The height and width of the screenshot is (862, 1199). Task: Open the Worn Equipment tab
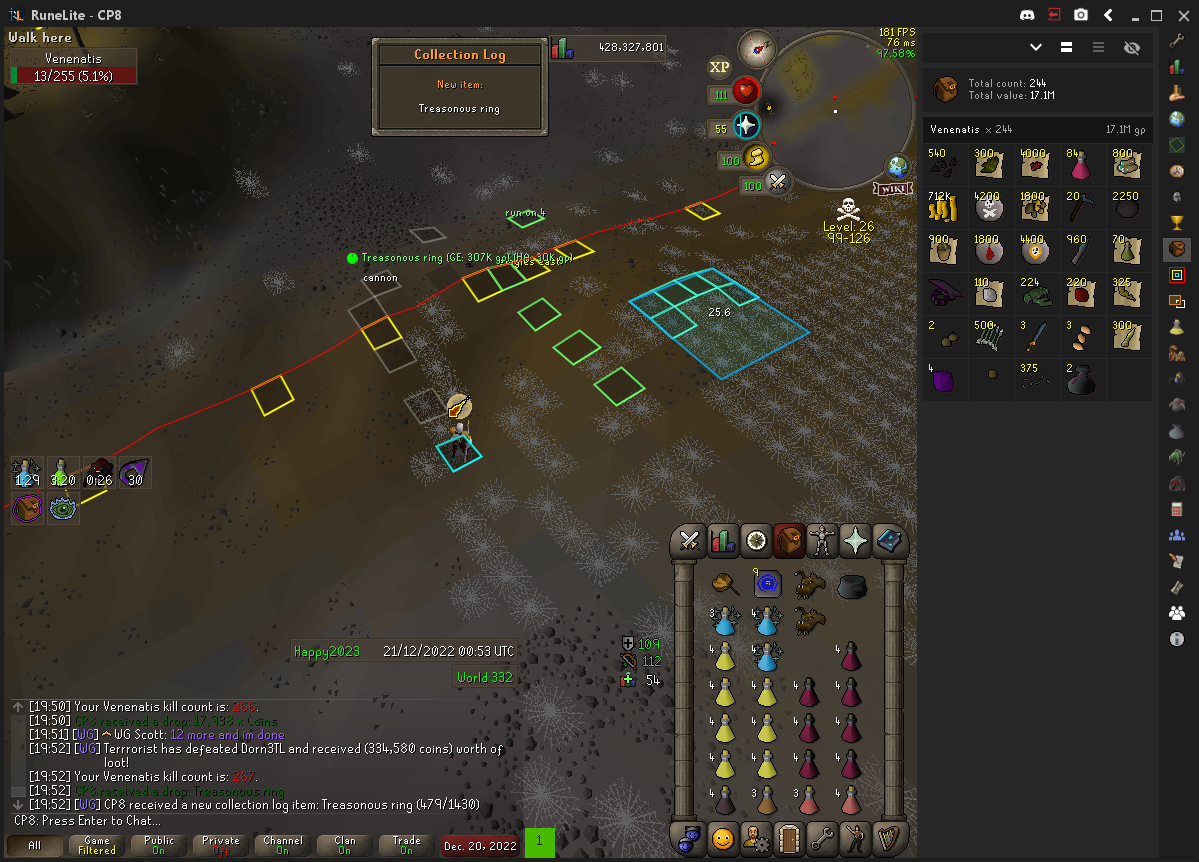823,541
